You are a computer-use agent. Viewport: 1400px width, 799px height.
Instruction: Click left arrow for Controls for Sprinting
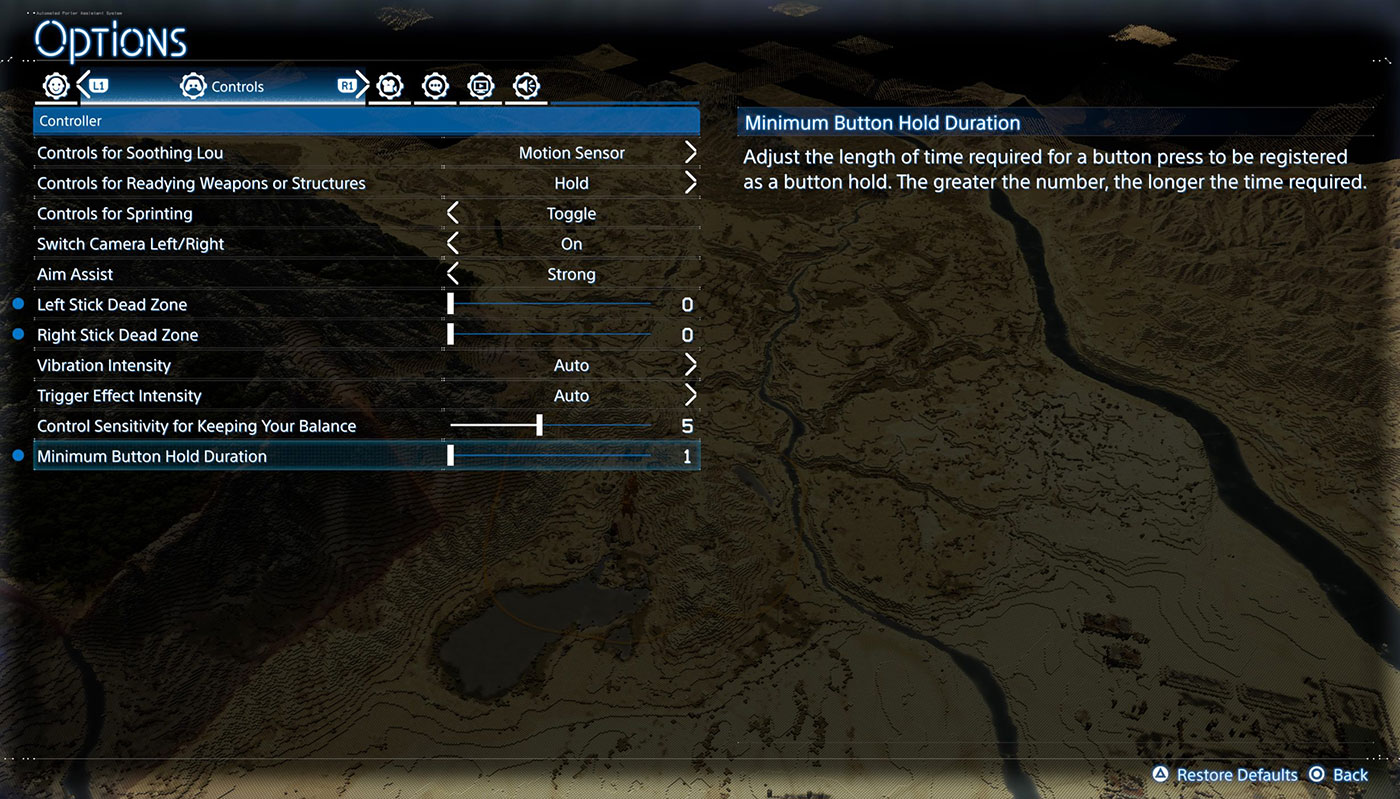pos(453,214)
